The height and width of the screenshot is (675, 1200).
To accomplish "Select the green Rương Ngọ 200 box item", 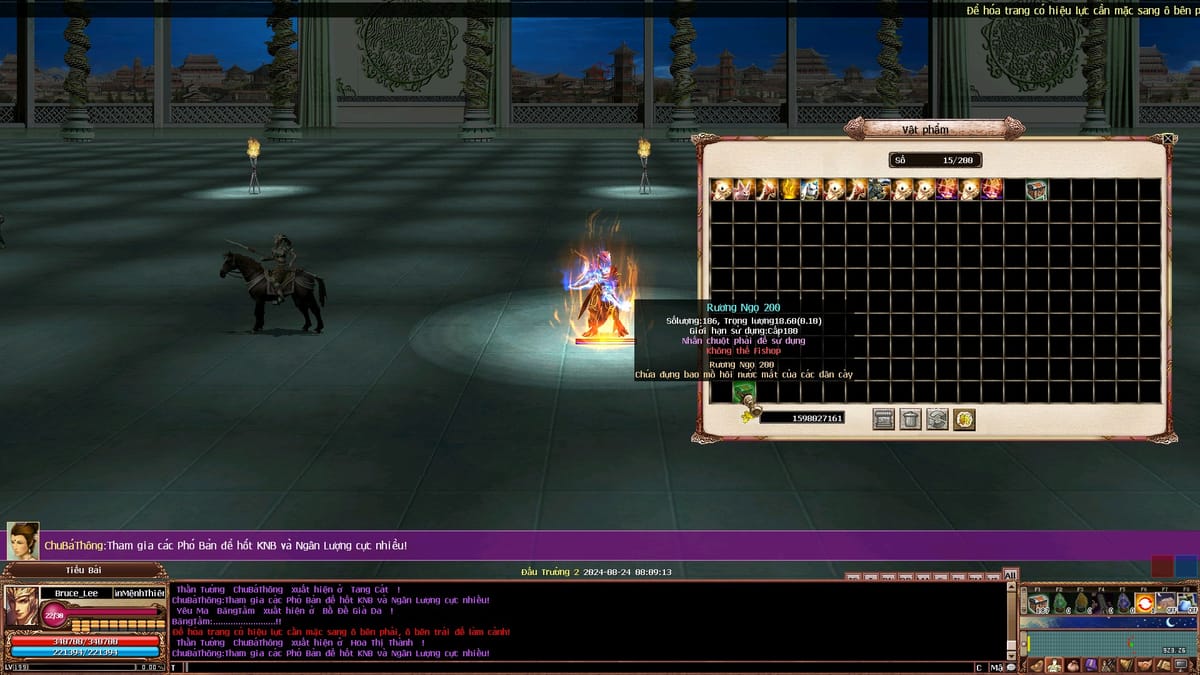I will coord(742,392).
